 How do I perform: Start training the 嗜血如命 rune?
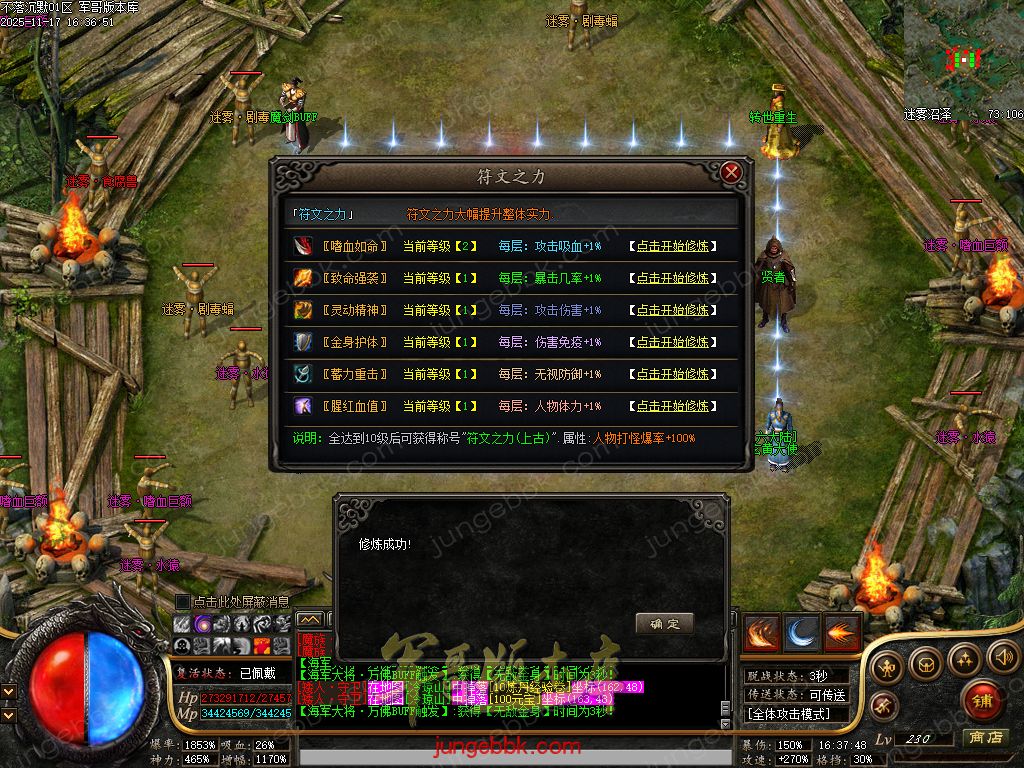coord(673,246)
